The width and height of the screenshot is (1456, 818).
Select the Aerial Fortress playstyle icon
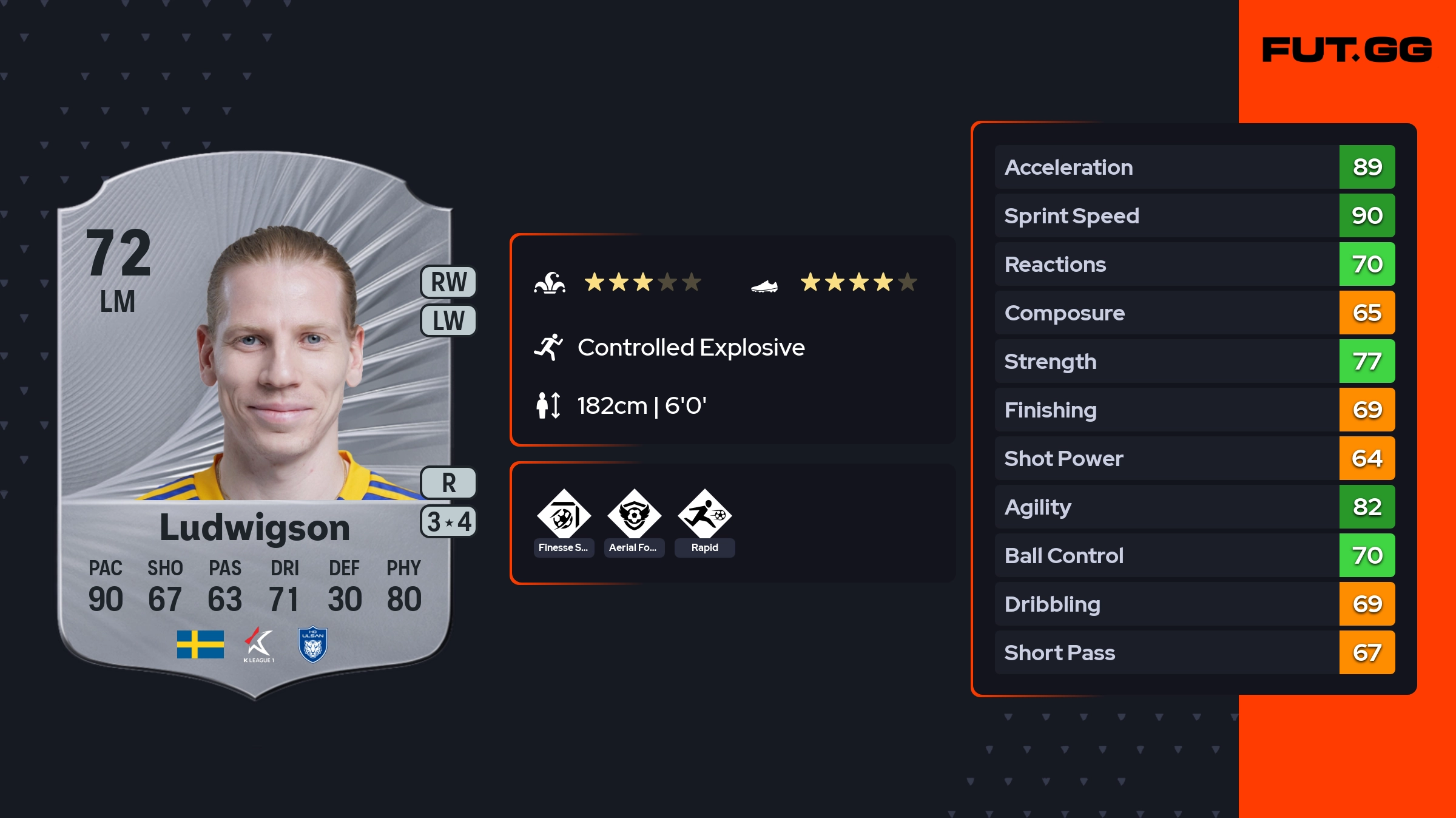pos(634,516)
